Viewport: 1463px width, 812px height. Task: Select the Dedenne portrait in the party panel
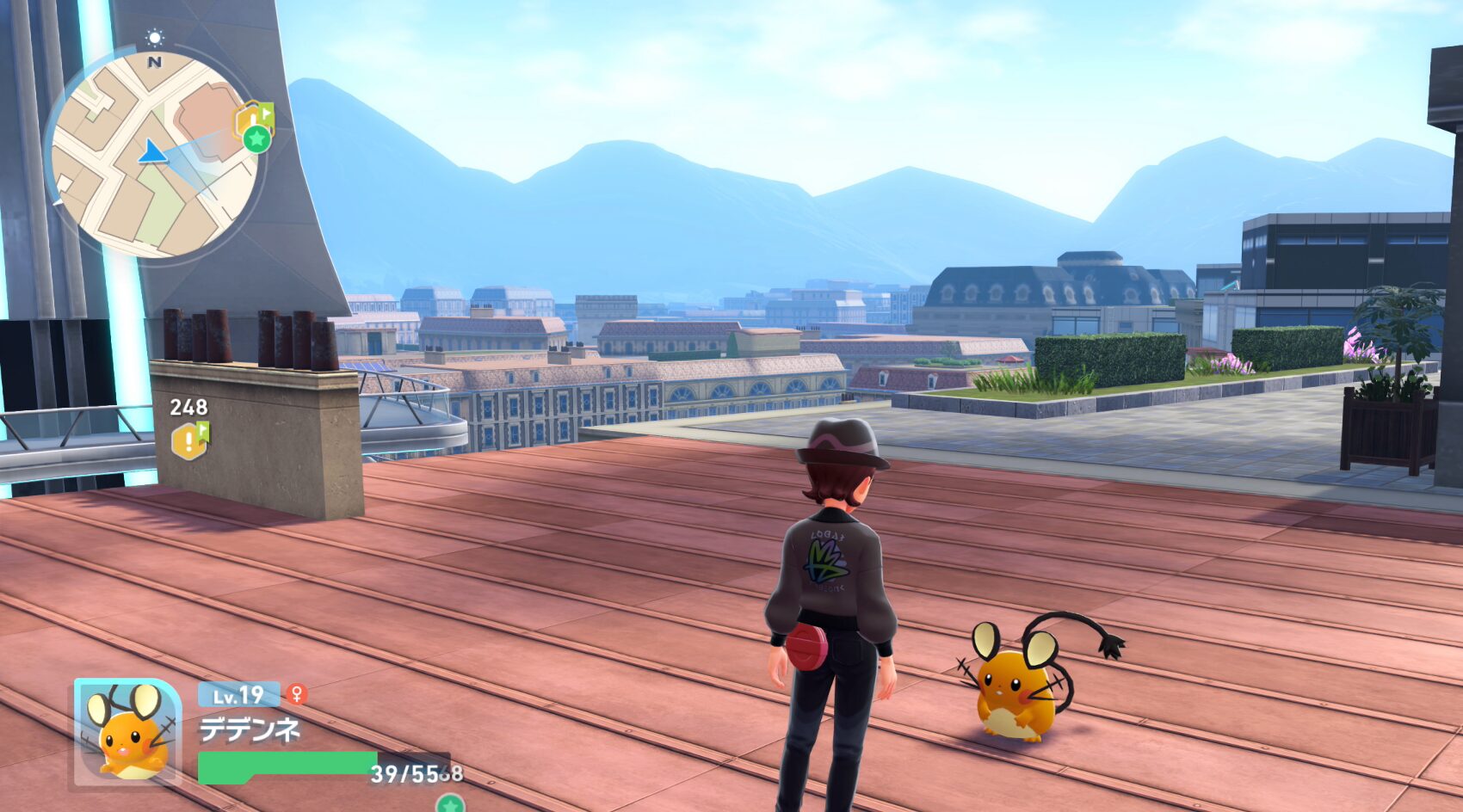127,732
